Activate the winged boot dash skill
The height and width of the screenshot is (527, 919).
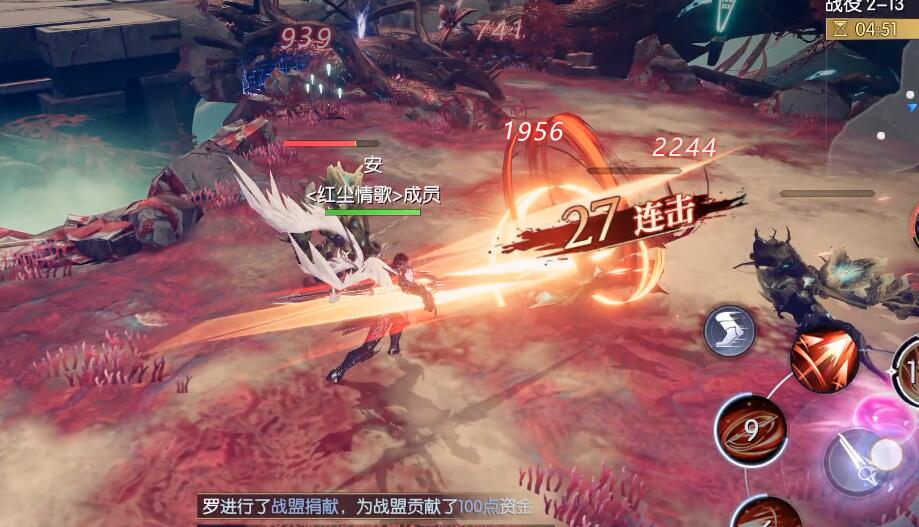pyautogui.click(x=729, y=331)
